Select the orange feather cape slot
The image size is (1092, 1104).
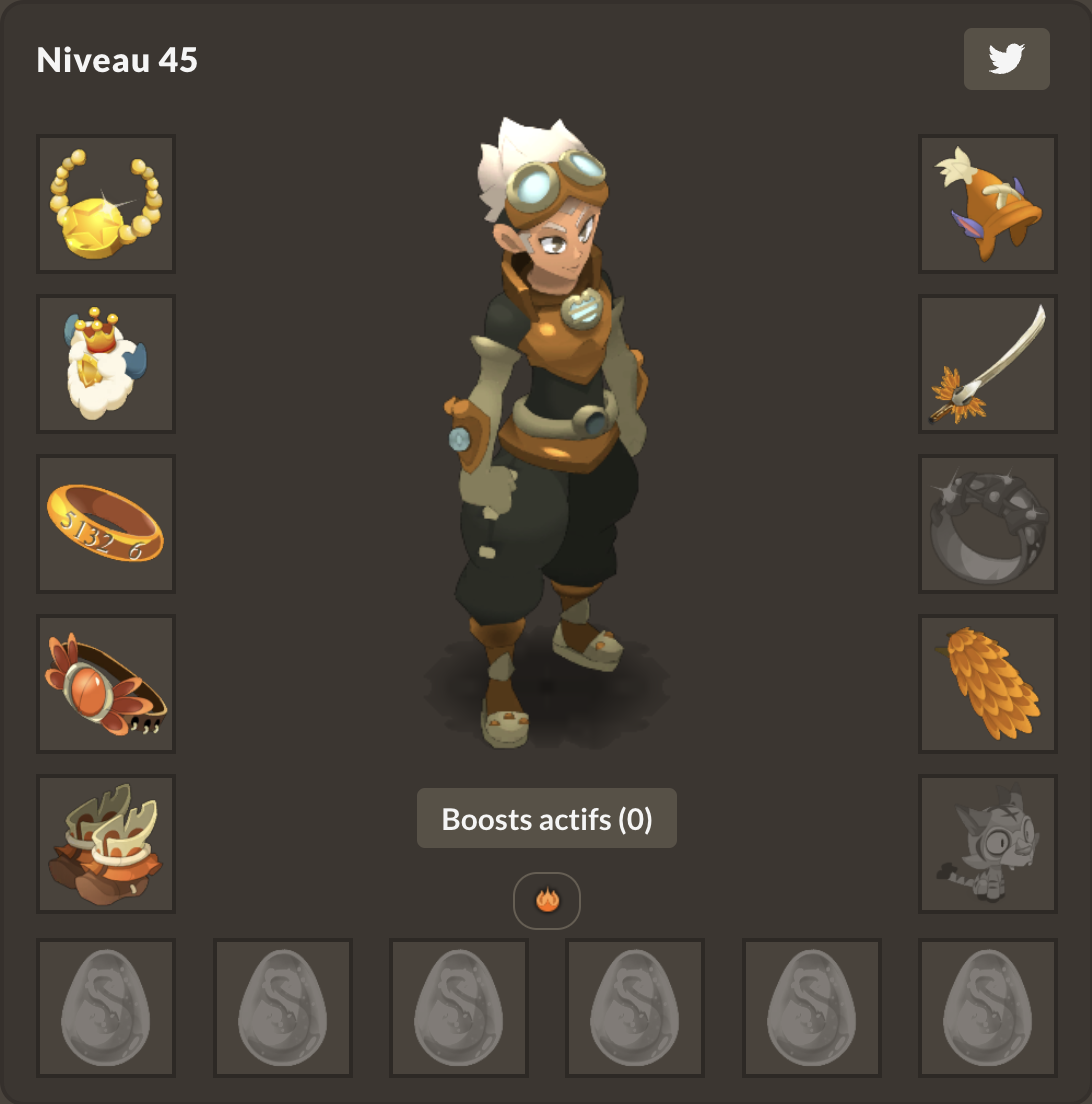point(988,684)
